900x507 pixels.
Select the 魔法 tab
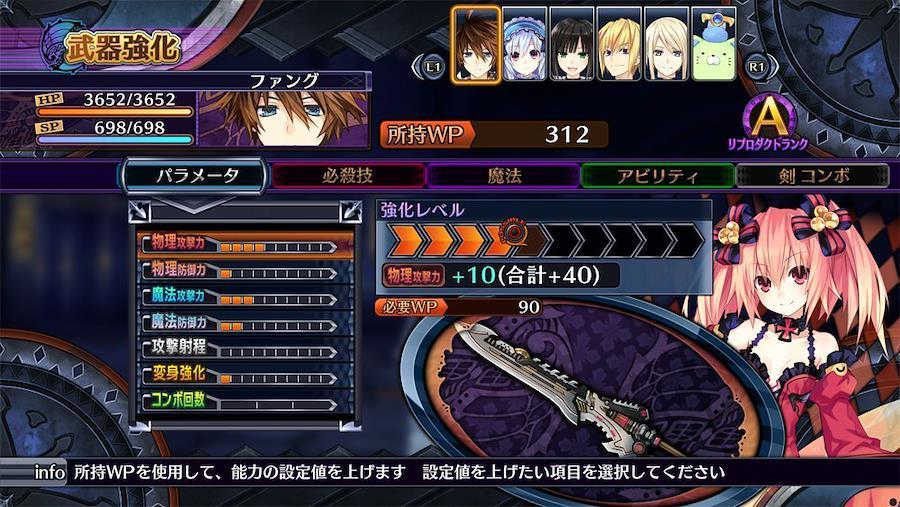(503, 176)
